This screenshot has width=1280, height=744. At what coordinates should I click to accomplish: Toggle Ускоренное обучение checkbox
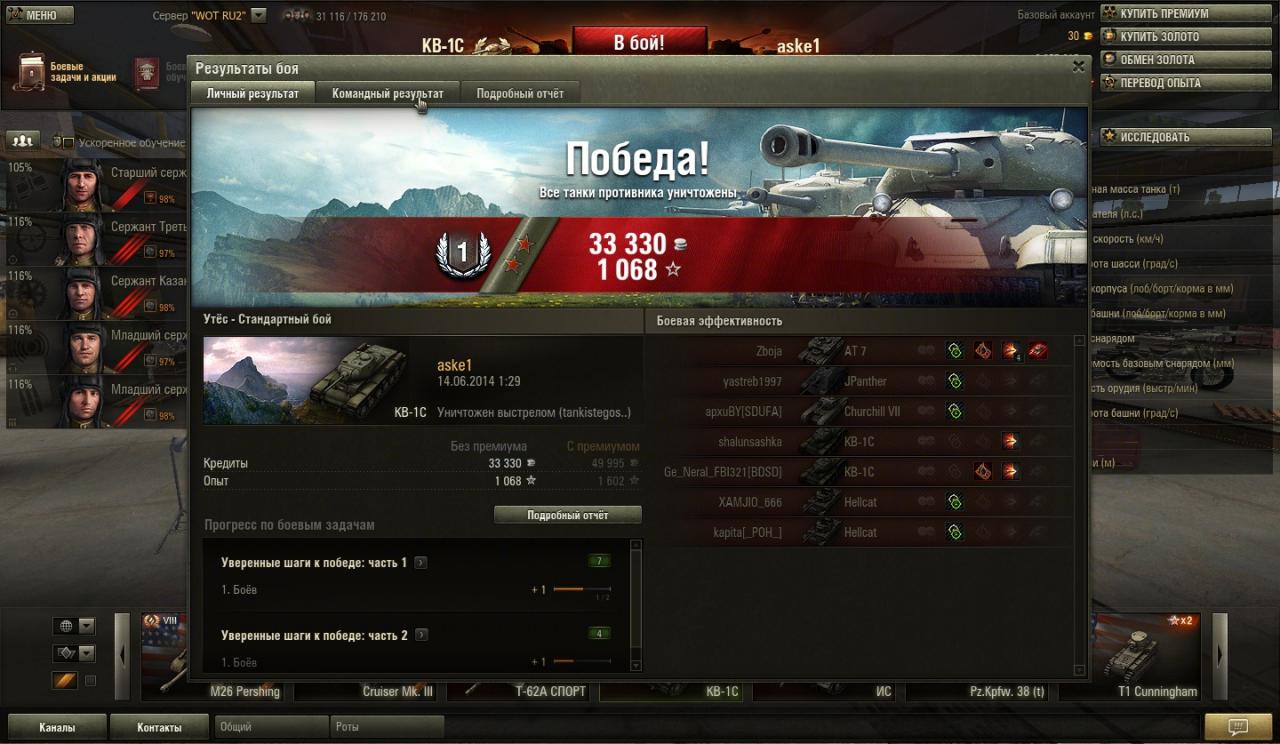coord(68,143)
